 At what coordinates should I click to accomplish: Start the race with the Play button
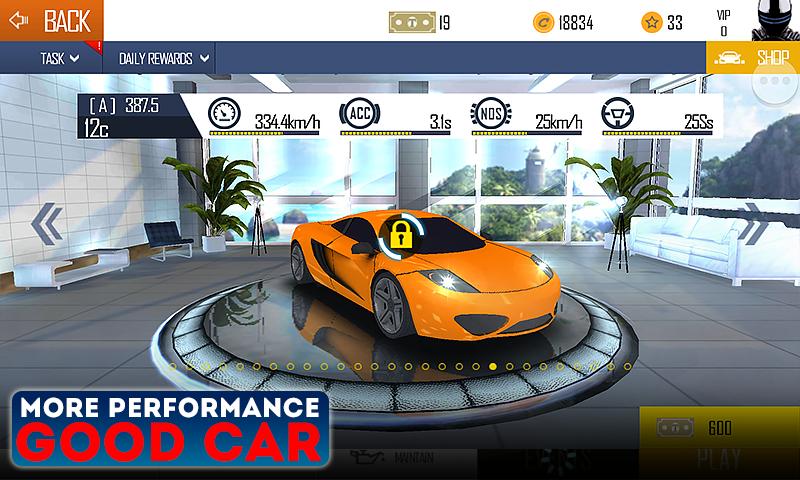(x=718, y=461)
